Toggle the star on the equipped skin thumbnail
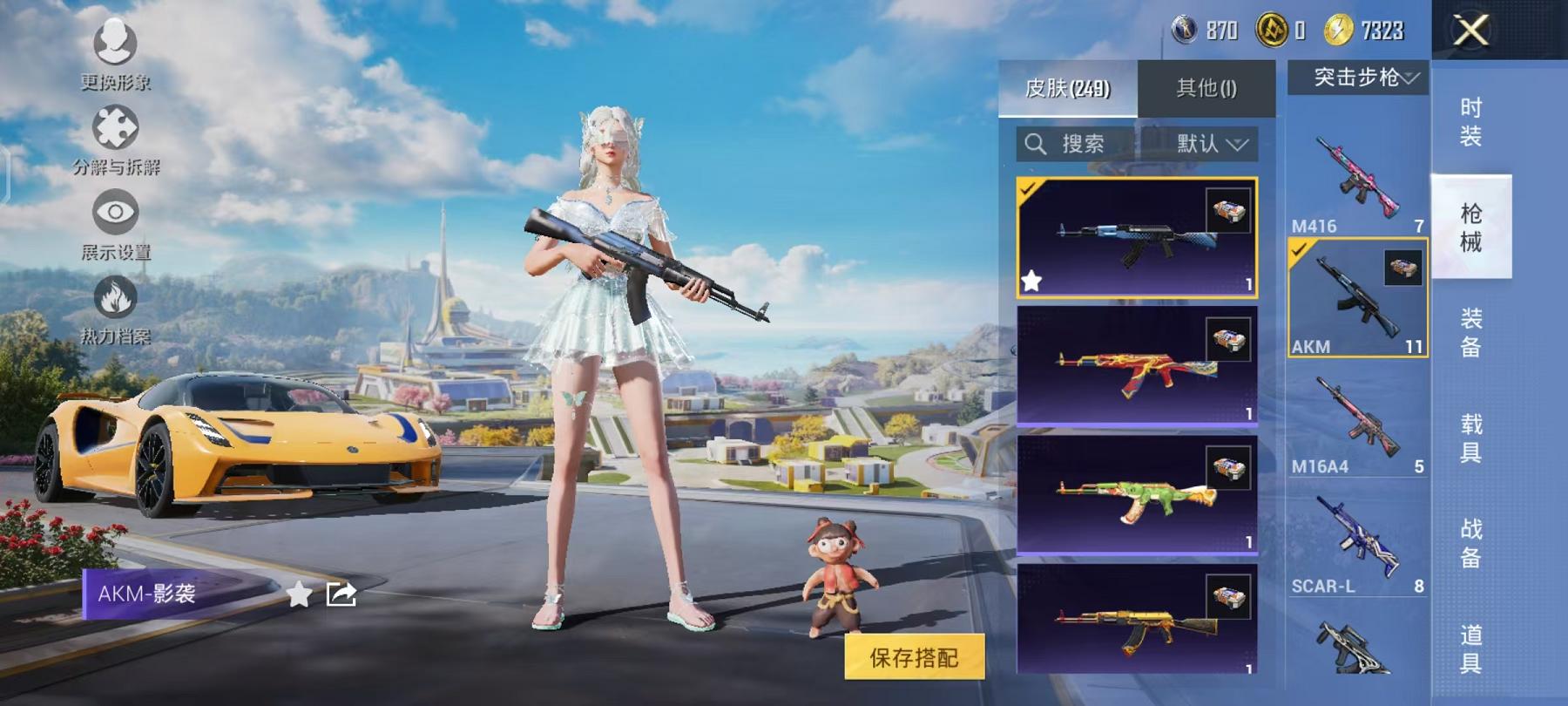1568x706 pixels. tap(1033, 281)
